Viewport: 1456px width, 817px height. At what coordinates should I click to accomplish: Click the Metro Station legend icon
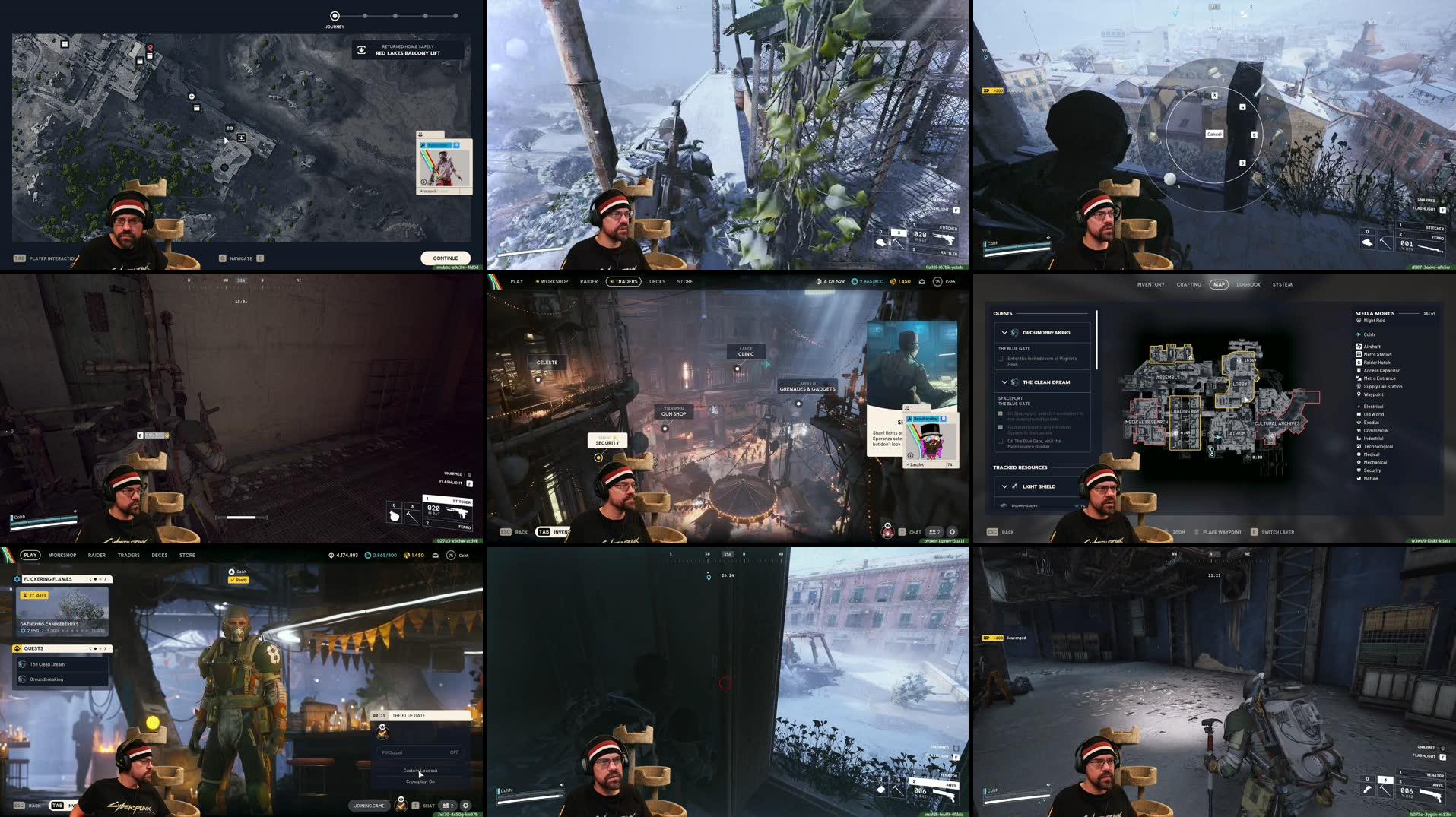pos(1359,355)
